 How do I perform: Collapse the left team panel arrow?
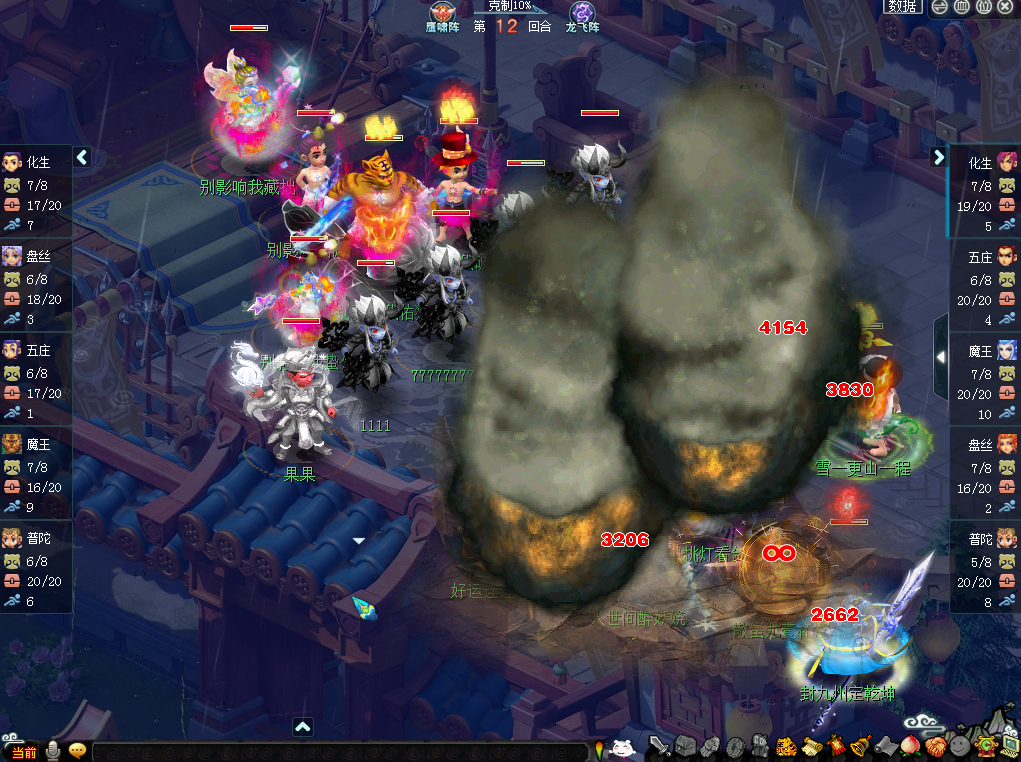click(x=82, y=157)
